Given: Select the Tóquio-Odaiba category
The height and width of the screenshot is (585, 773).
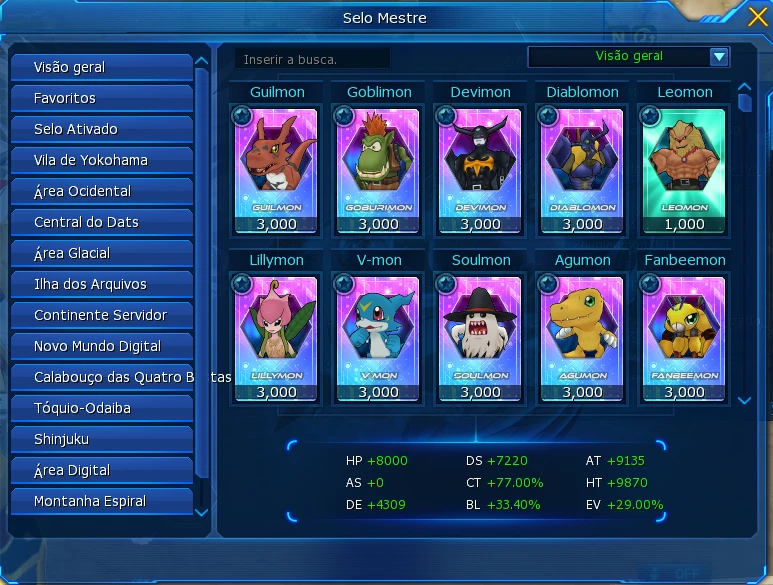Looking at the screenshot, I should (101, 408).
